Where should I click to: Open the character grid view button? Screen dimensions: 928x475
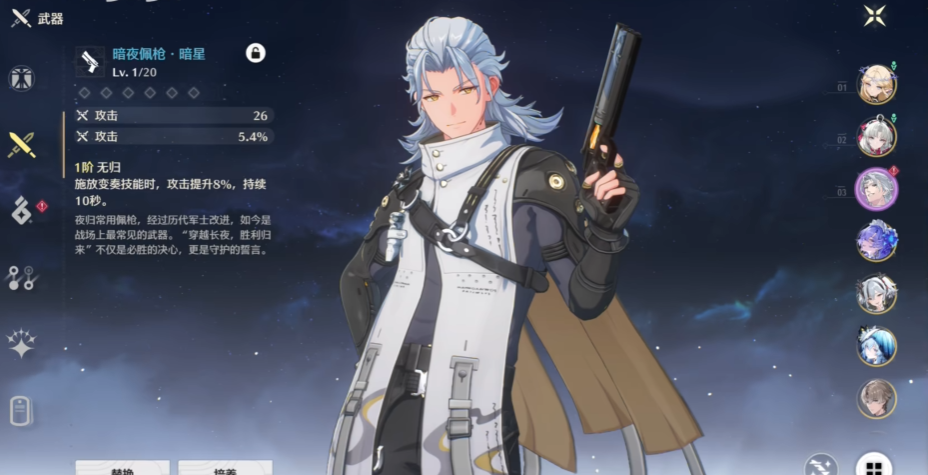874,467
